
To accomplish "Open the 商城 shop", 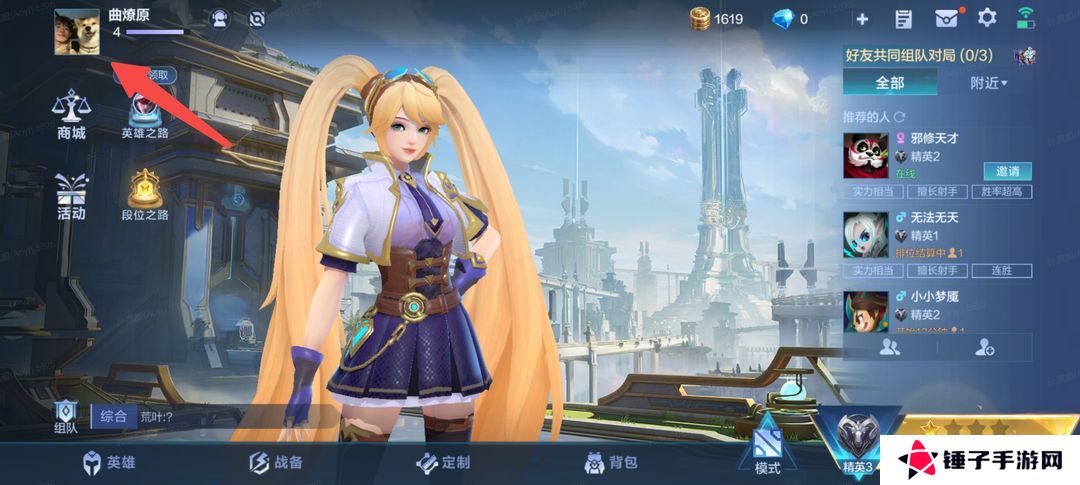I will point(71,113).
